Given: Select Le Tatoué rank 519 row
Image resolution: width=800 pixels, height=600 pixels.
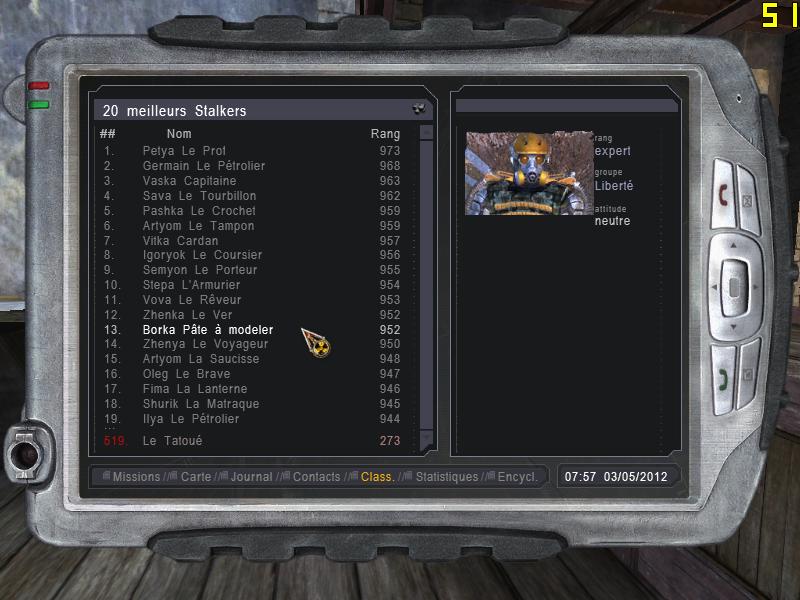Looking at the screenshot, I should [x=173, y=441].
